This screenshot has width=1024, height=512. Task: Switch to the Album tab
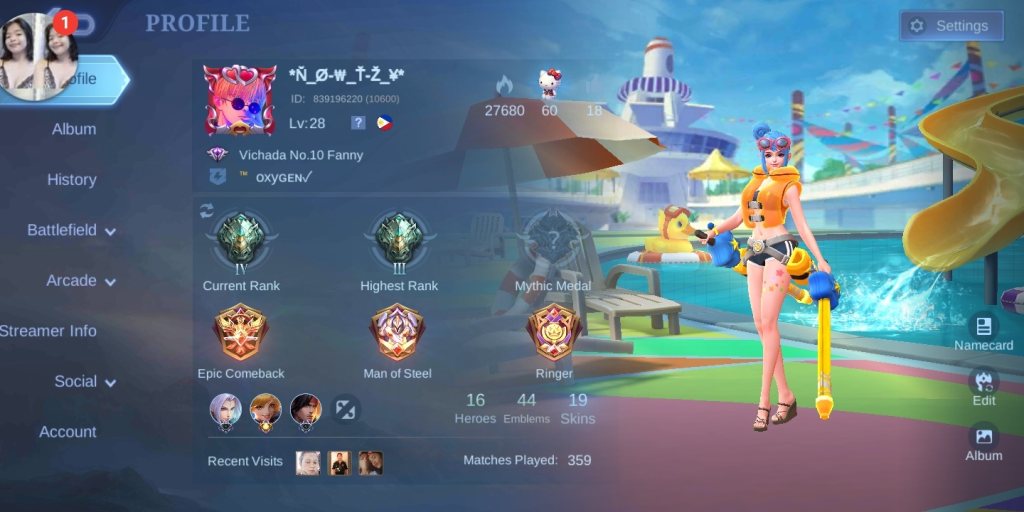tap(74, 129)
